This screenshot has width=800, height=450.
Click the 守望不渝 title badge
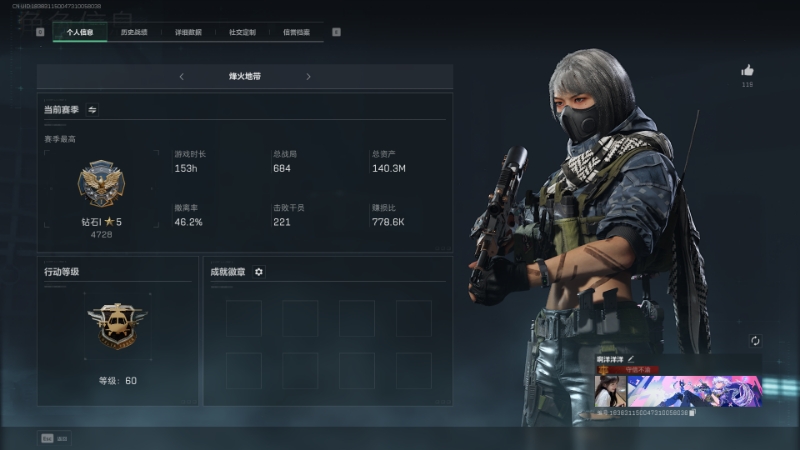(637, 370)
